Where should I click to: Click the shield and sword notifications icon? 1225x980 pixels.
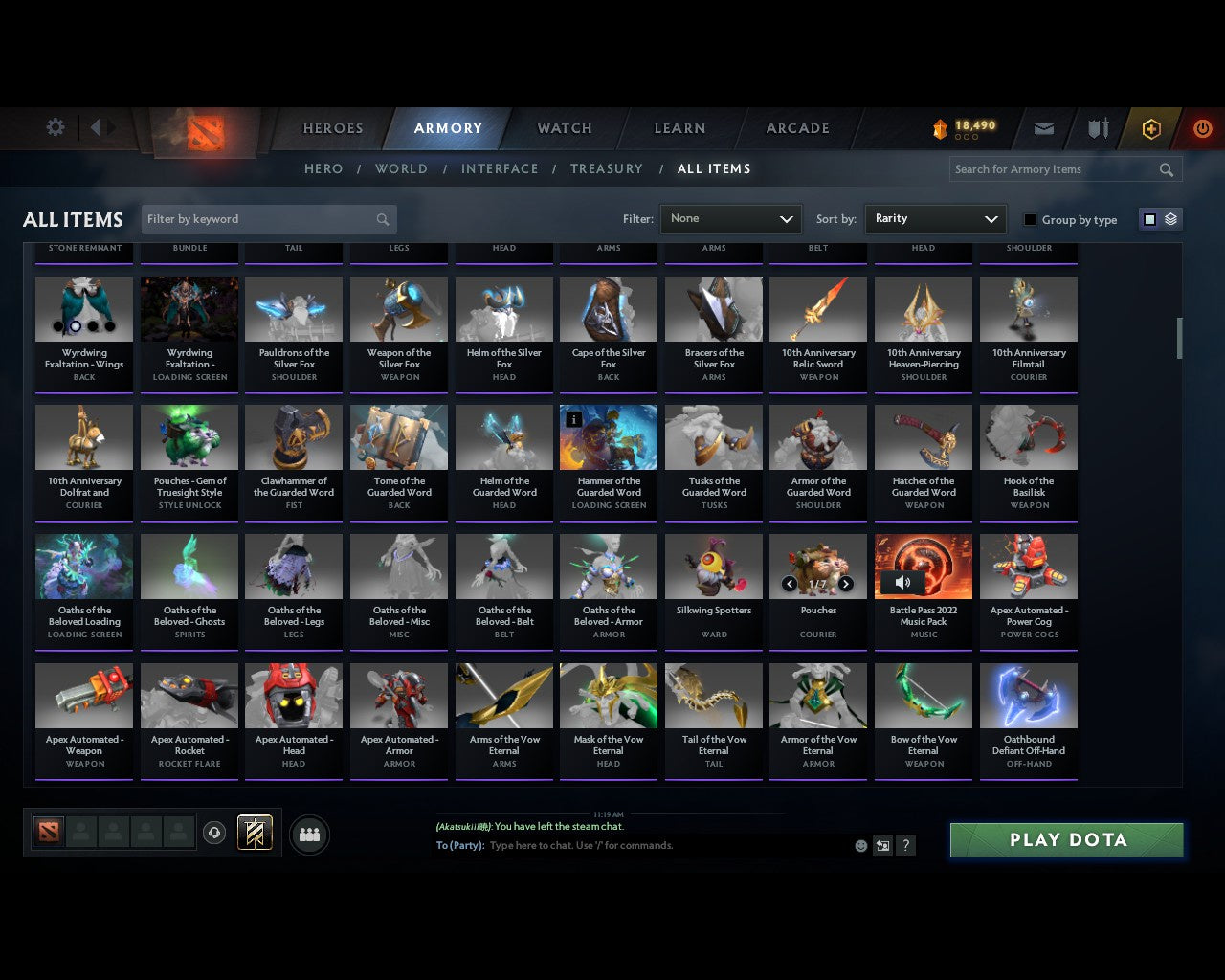click(1097, 128)
